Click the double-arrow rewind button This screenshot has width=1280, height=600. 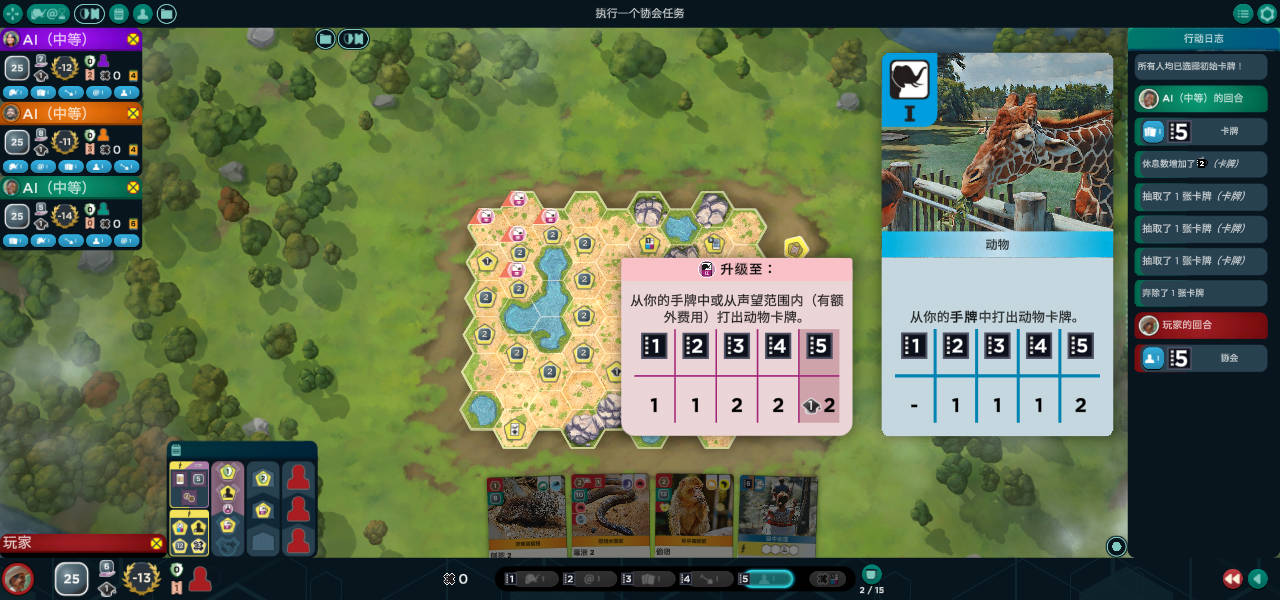(1232, 578)
